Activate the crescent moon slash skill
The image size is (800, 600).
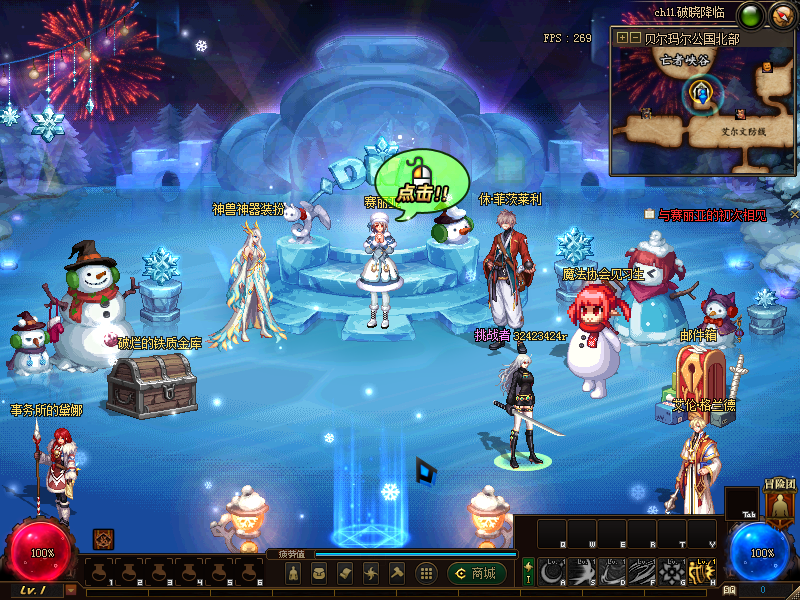coord(552,572)
